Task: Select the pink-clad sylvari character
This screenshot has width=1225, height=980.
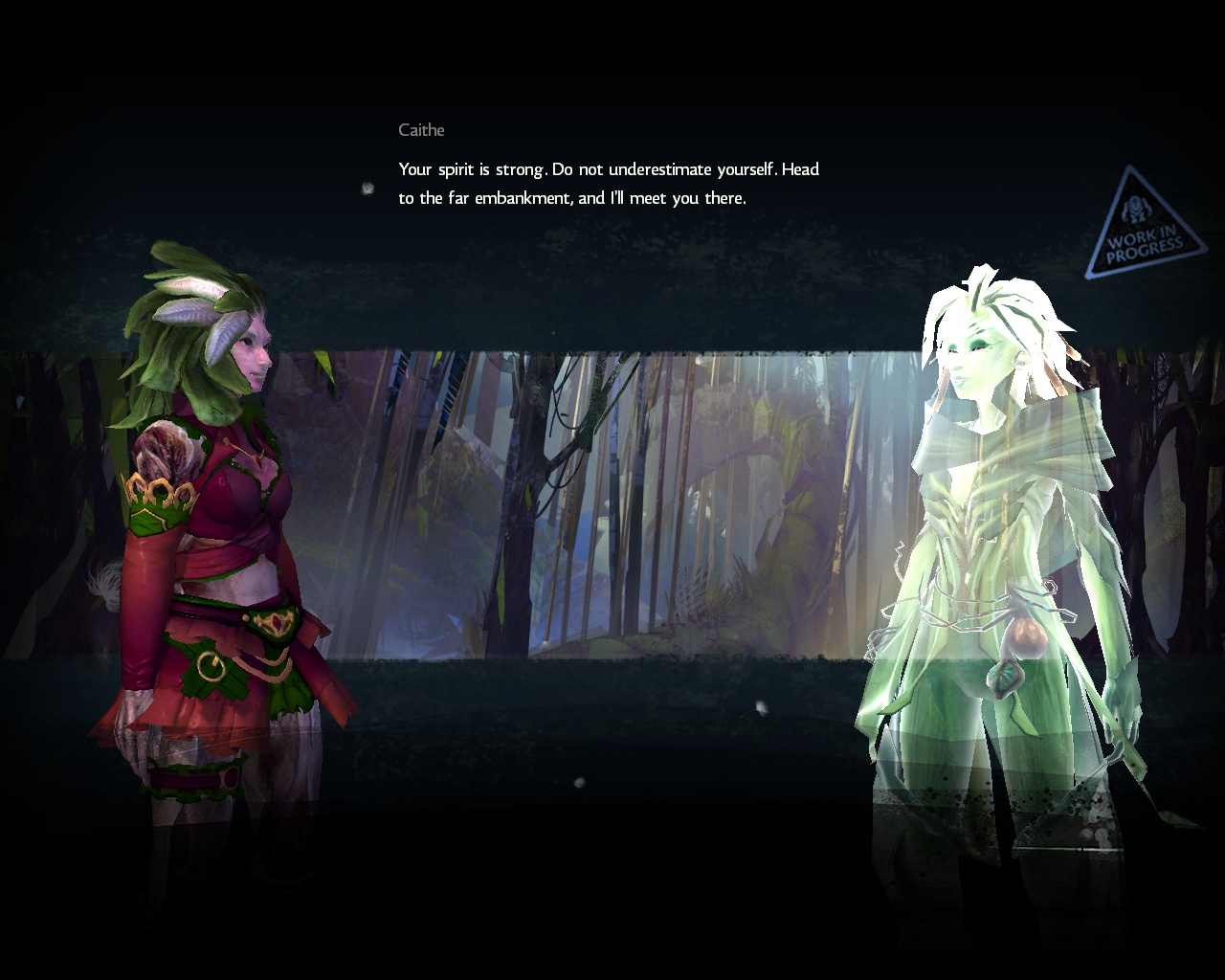Action: coord(220,526)
